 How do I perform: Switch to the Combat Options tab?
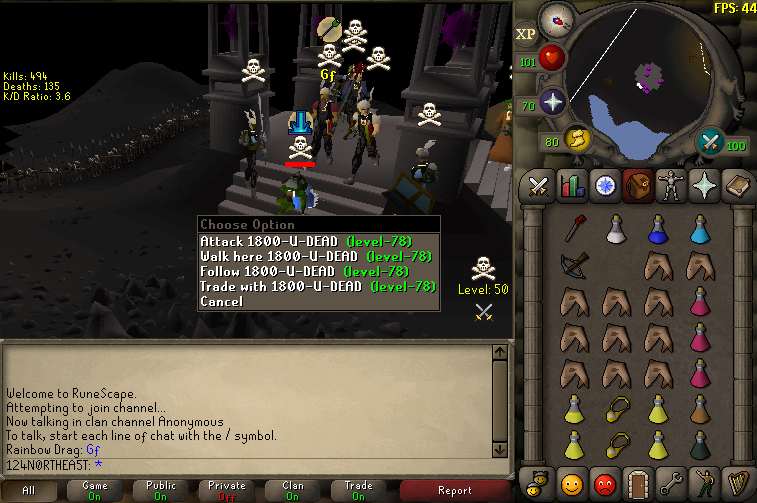tap(540, 186)
